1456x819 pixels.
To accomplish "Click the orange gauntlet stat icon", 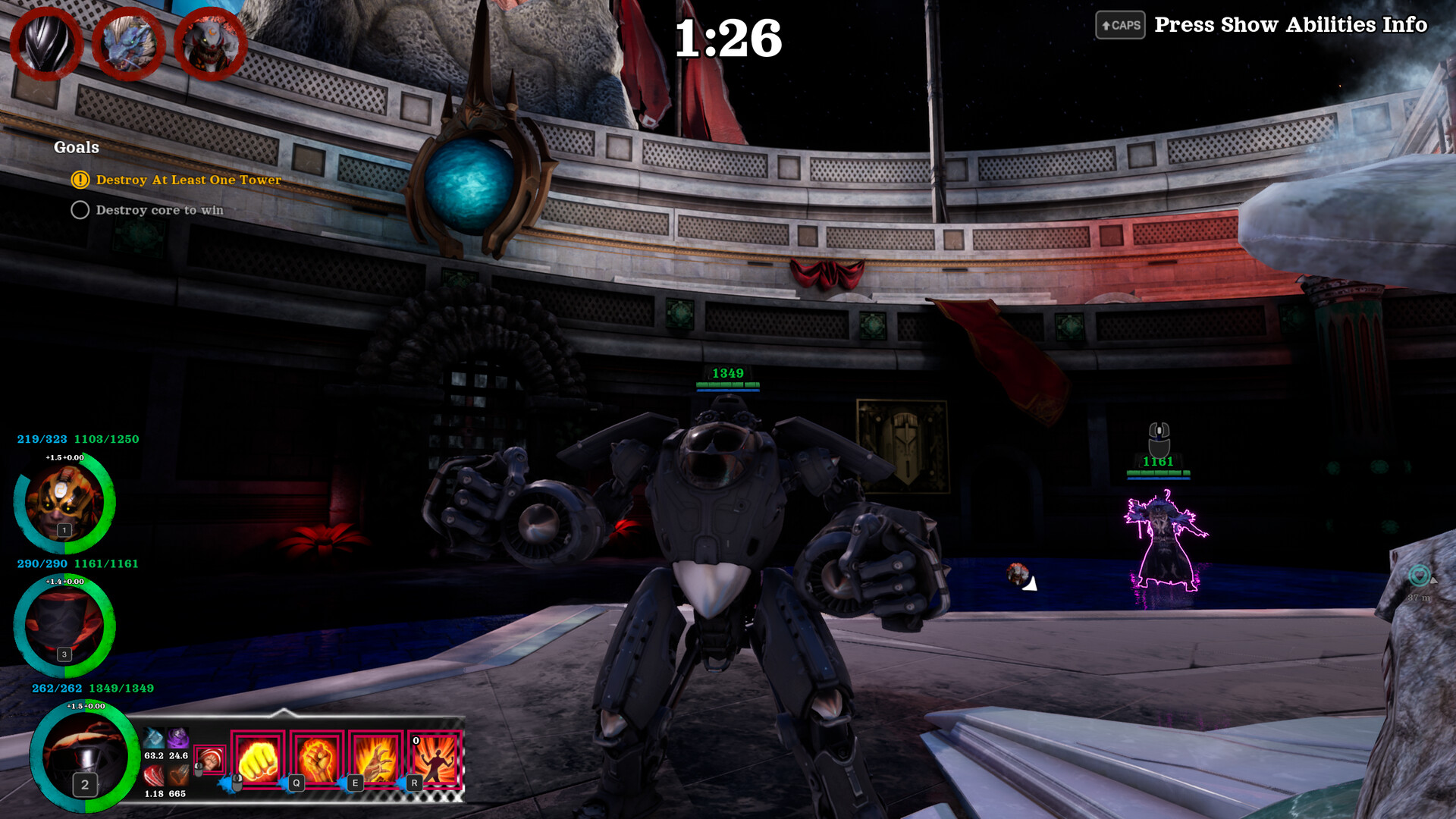I will point(178,775).
